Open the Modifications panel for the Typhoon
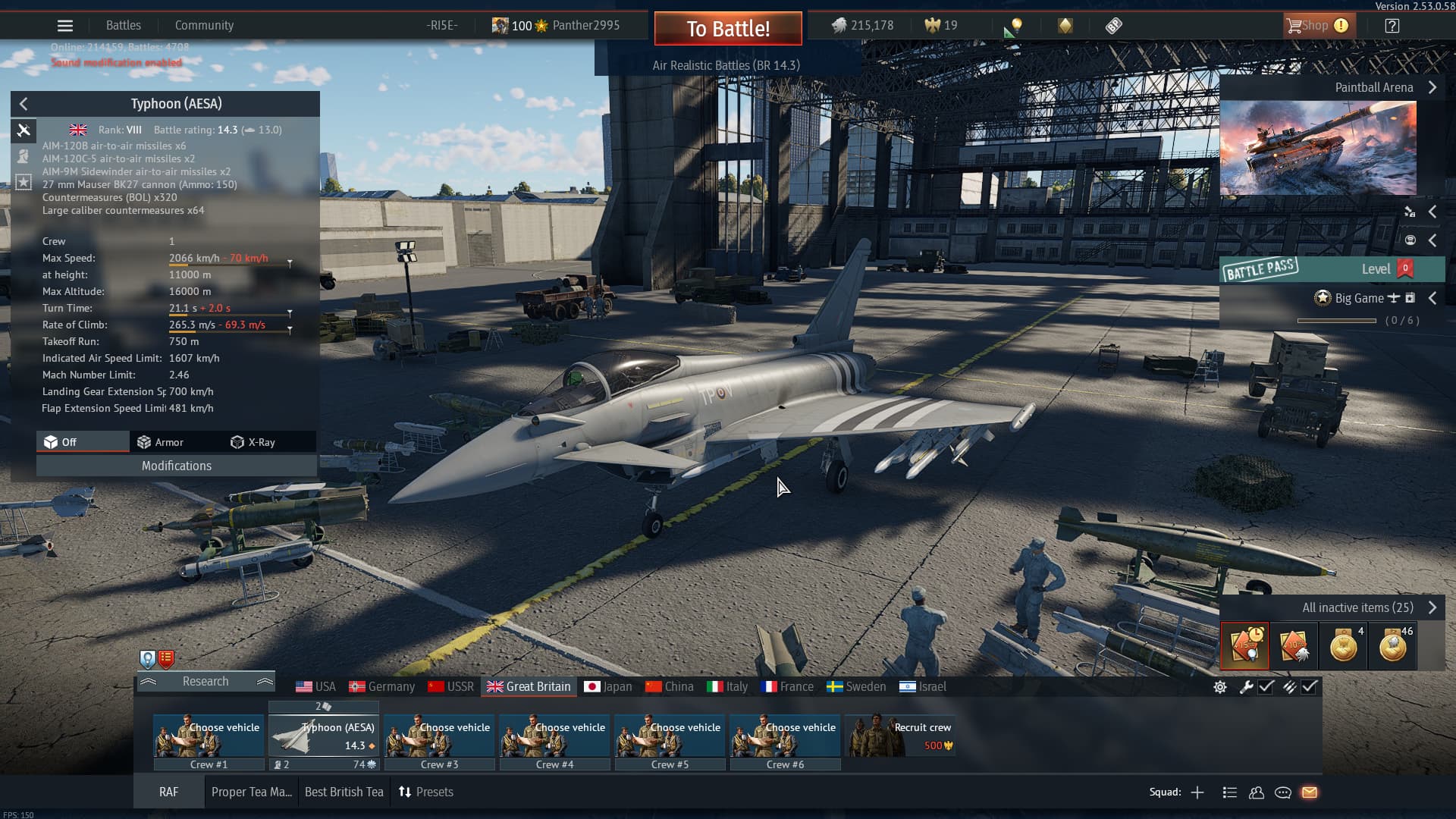Image resolution: width=1456 pixels, height=819 pixels. pyautogui.click(x=176, y=466)
